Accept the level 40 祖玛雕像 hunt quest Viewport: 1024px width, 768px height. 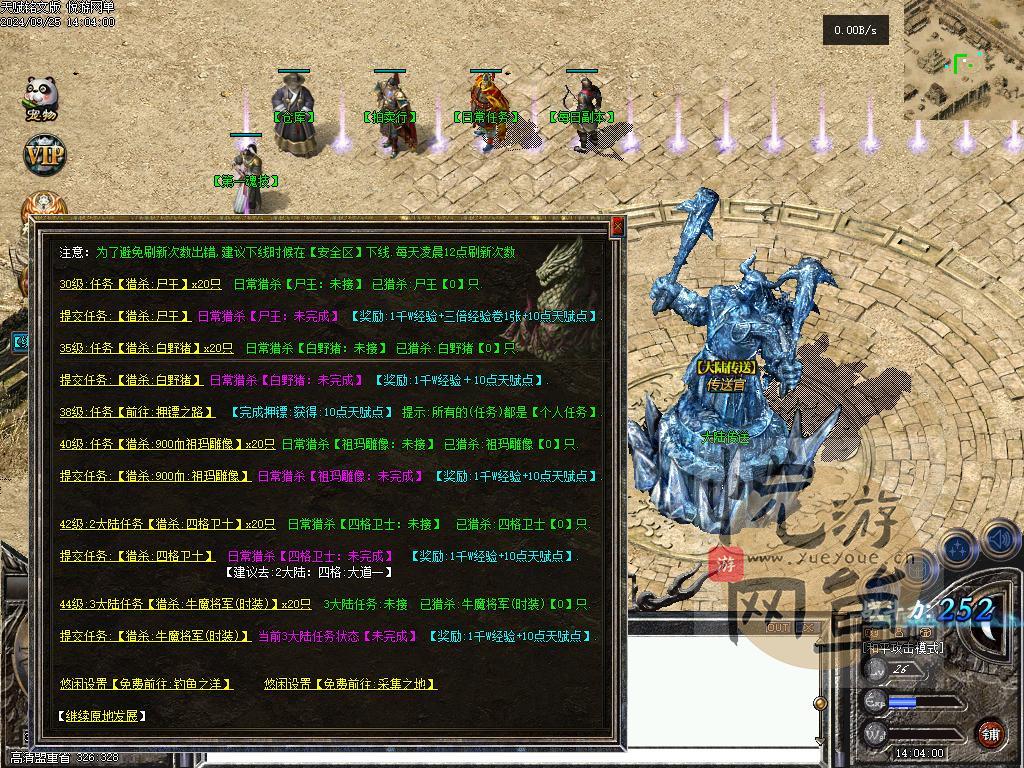(167, 444)
